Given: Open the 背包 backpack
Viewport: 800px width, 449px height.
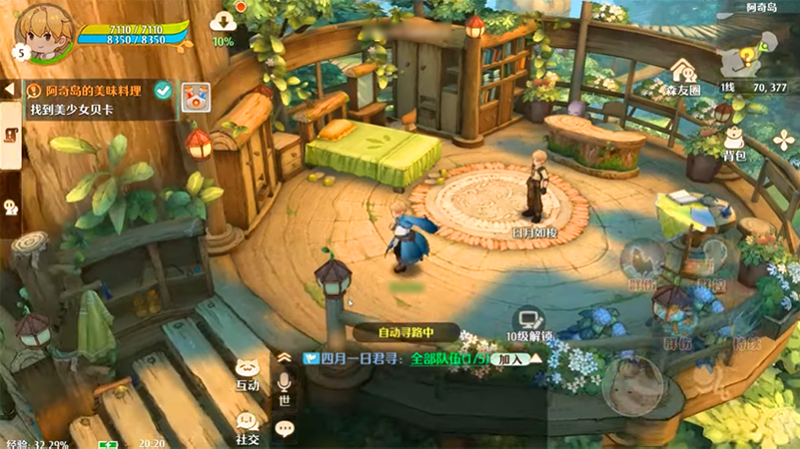Looking at the screenshot, I should (735, 143).
